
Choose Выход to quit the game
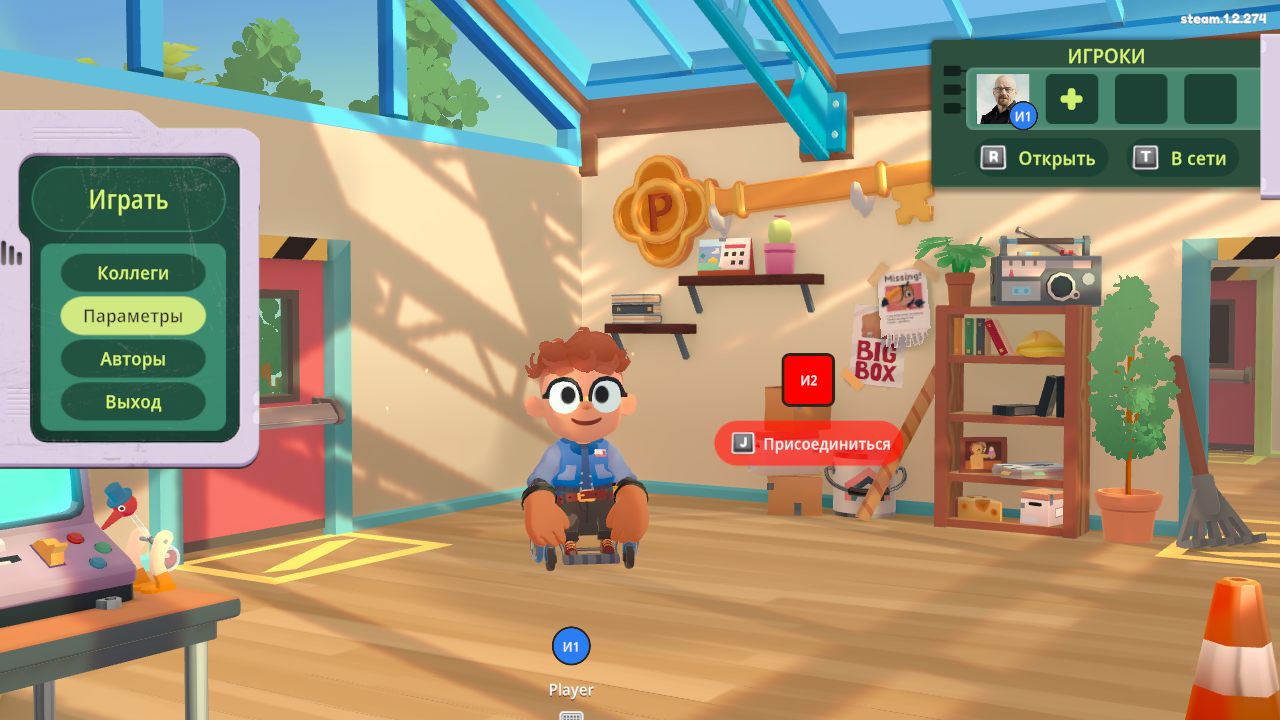(x=133, y=402)
